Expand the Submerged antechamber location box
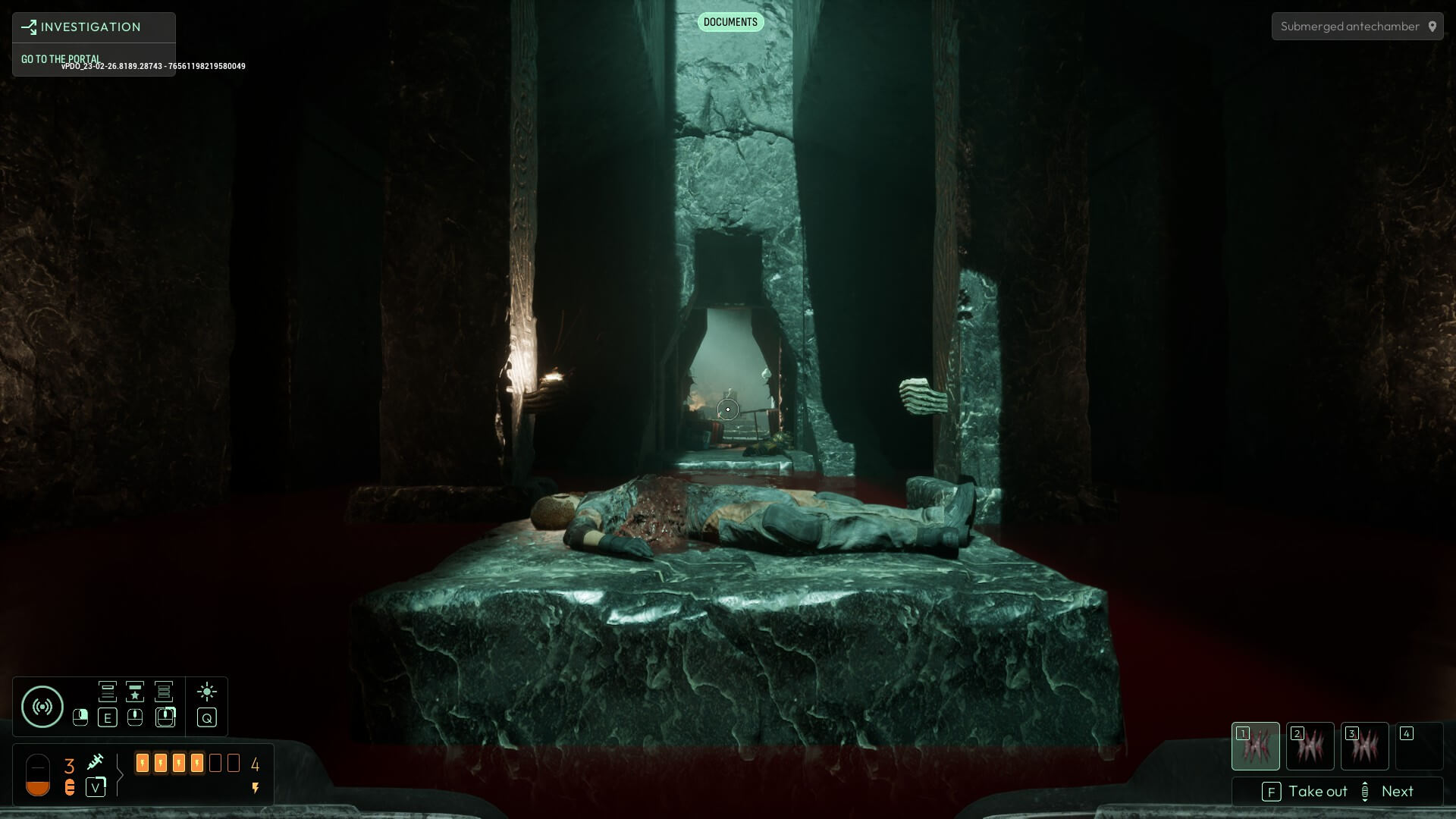Screen dimensions: 1456x819 [x=1357, y=25]
